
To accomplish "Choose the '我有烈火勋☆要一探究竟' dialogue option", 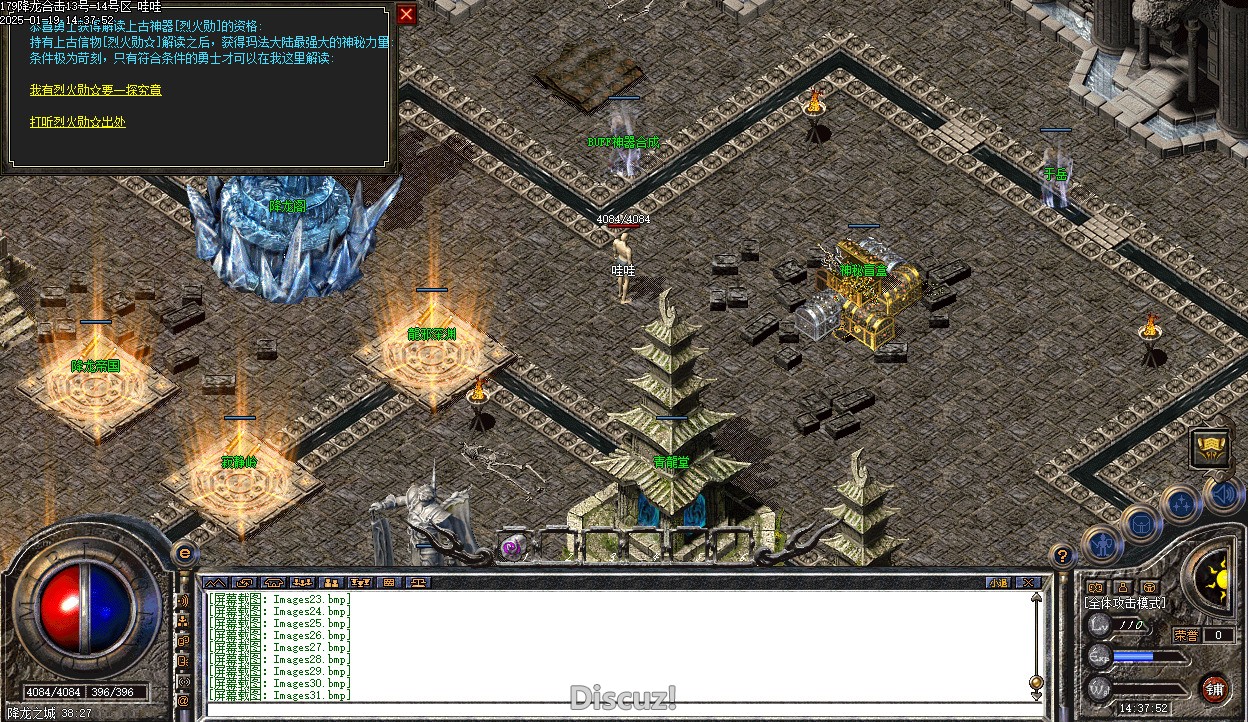I will click(x=96, y=90).
